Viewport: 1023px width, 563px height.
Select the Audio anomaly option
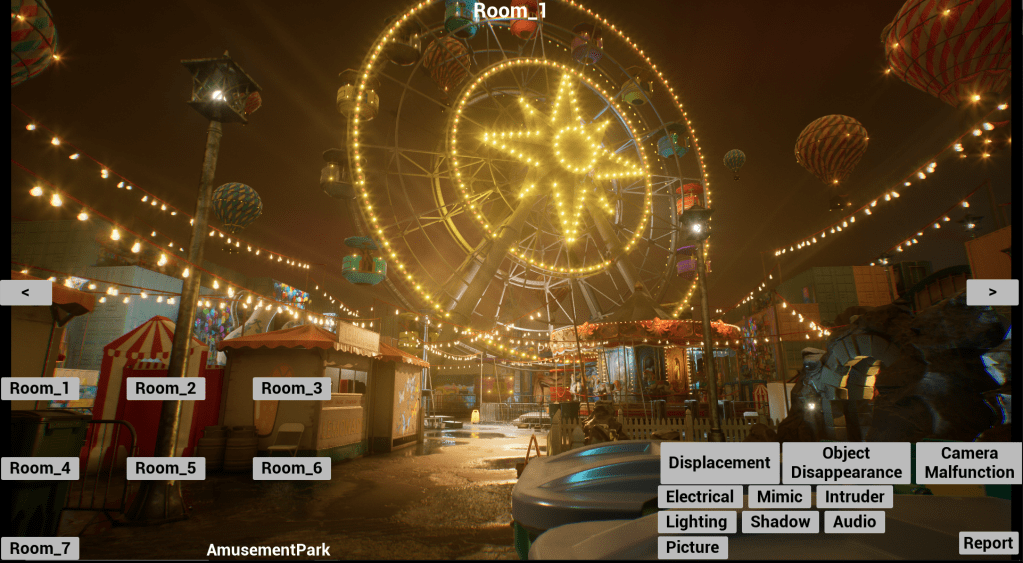(x=854, y=522)
